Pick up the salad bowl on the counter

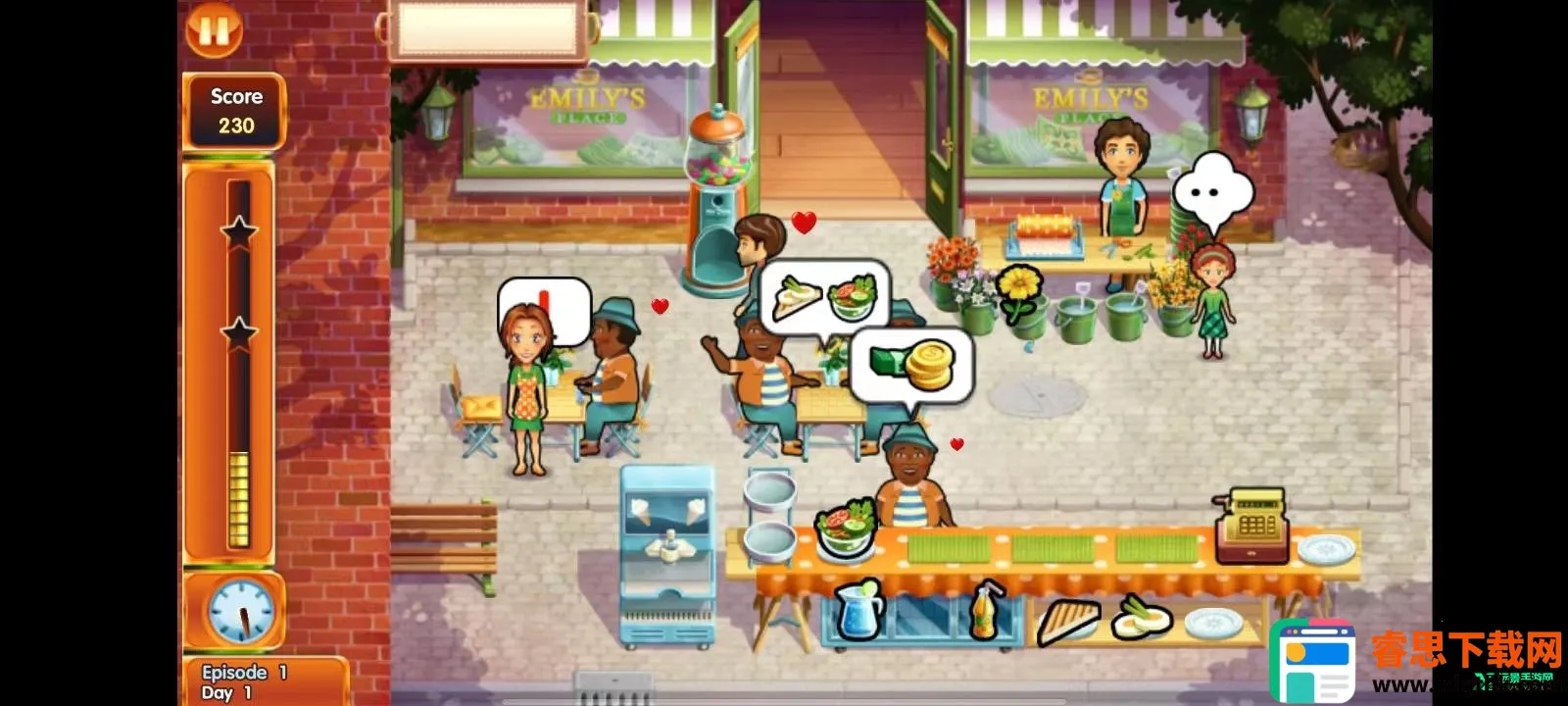tap(844, 529)
